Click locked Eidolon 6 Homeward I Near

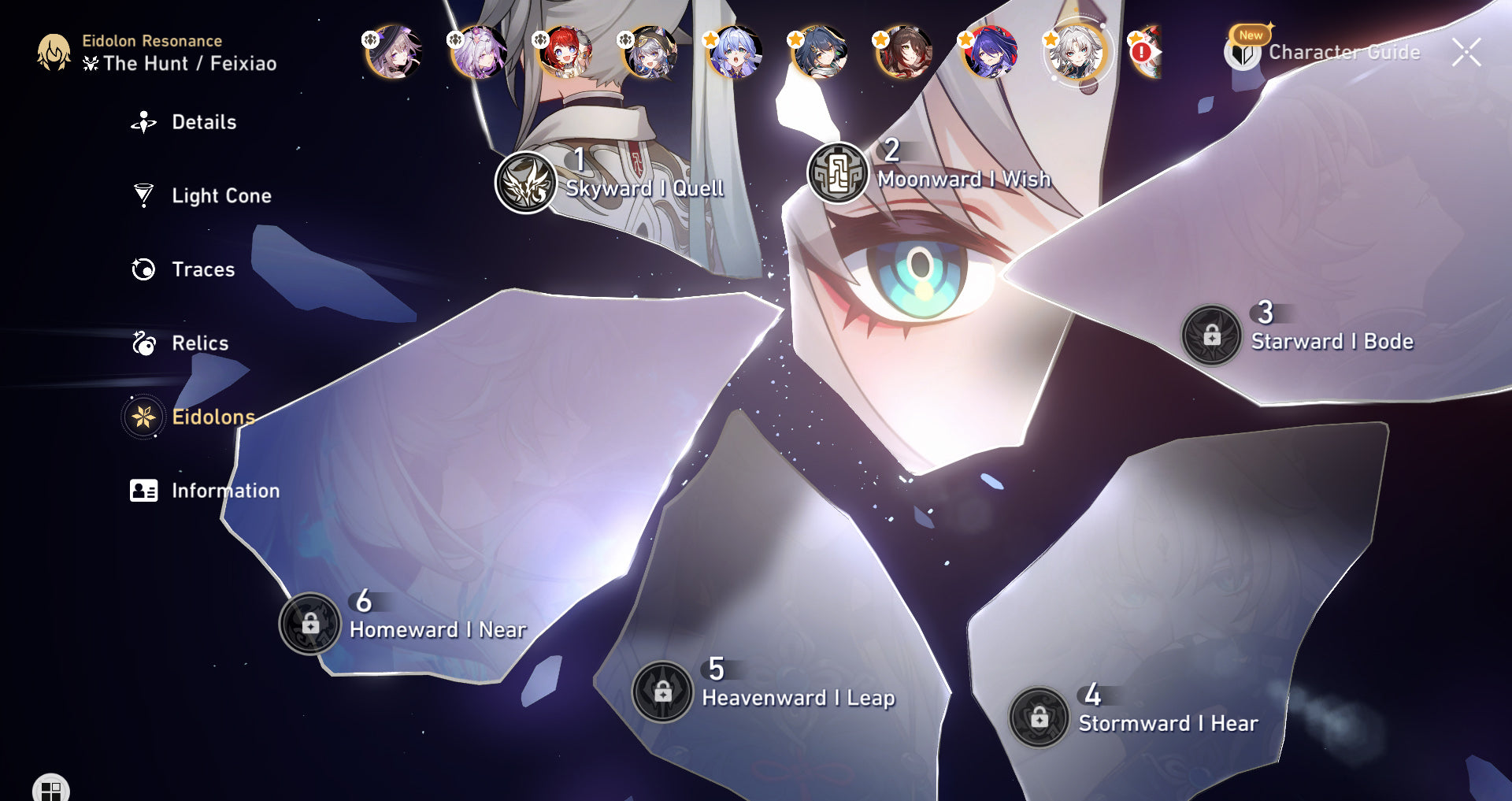pos(310,623)
